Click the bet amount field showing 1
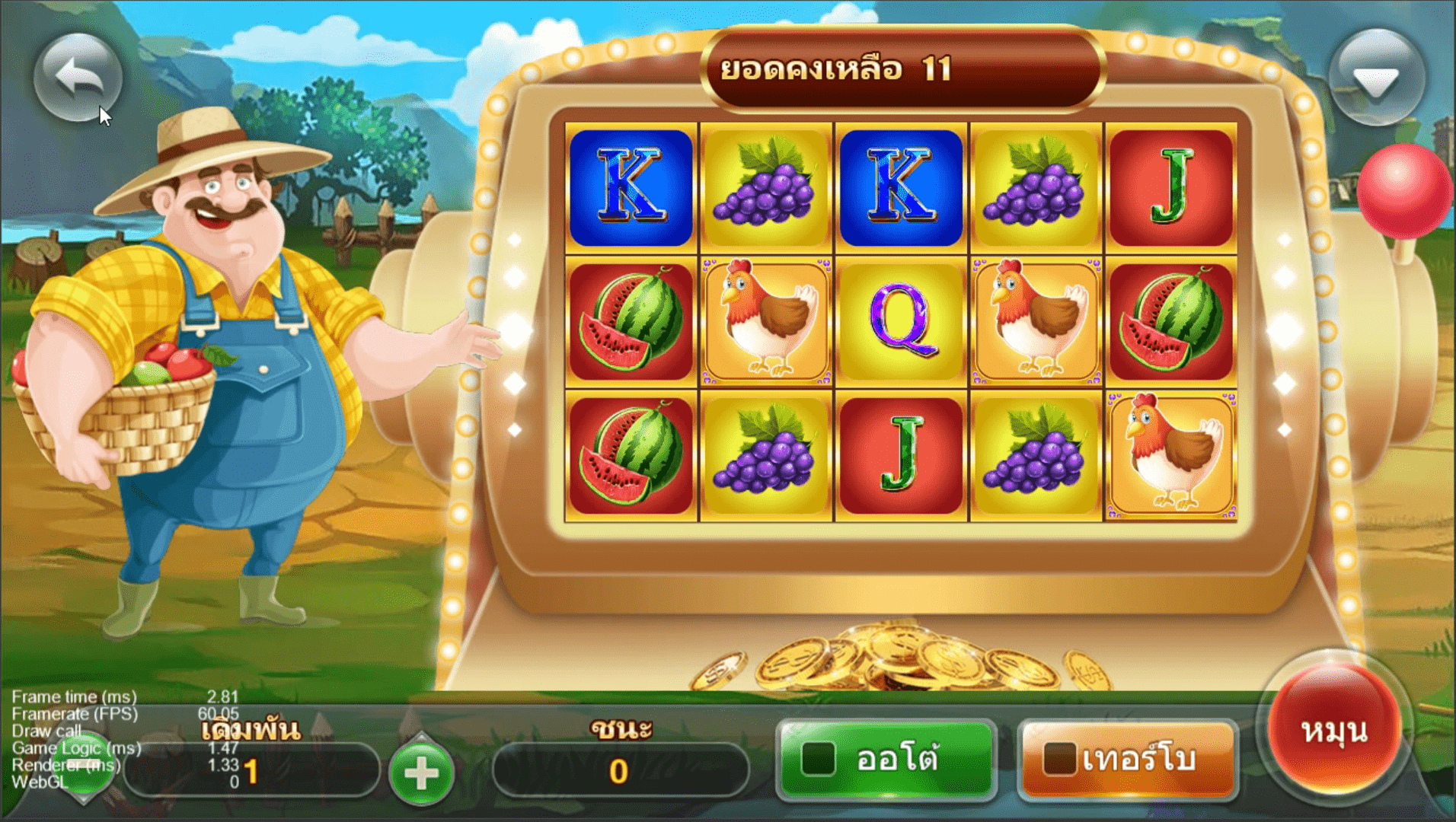This screenshot has height=822, width=1456. (x=251, y=769)
